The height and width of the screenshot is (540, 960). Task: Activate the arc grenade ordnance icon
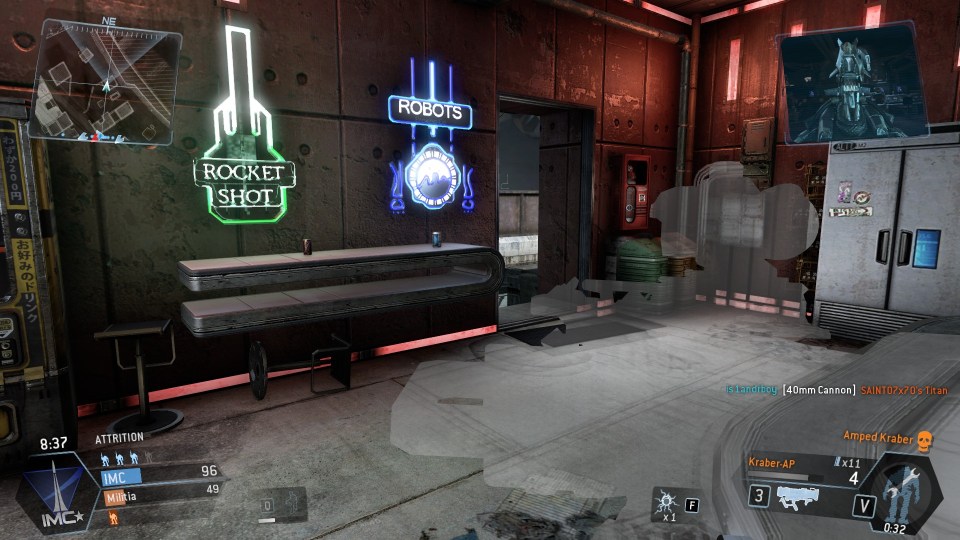[x=664, y=503]
